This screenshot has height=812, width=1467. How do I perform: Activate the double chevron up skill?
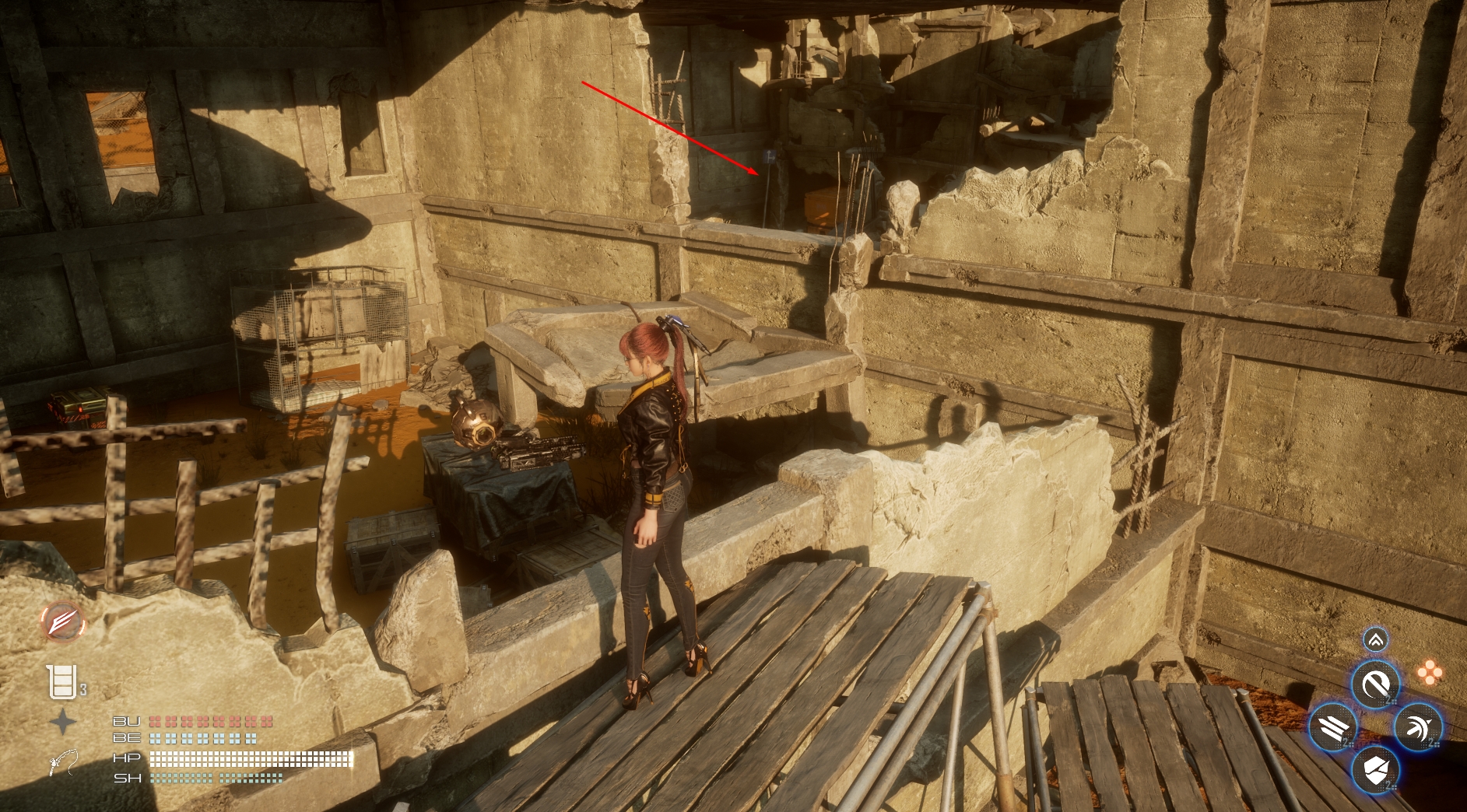(1375, 640)
